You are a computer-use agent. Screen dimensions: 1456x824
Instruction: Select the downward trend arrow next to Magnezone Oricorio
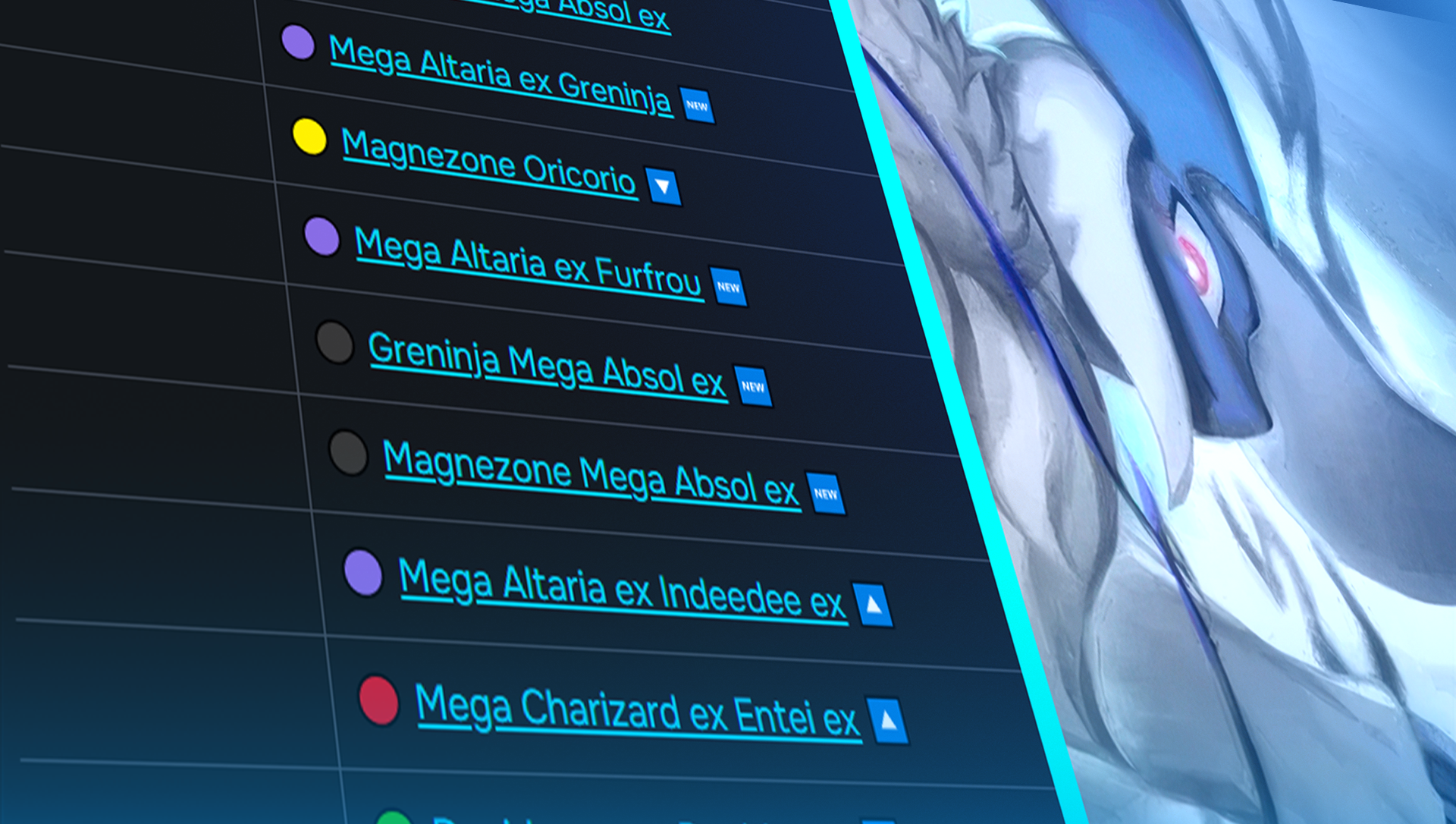[x=664, y=187]
